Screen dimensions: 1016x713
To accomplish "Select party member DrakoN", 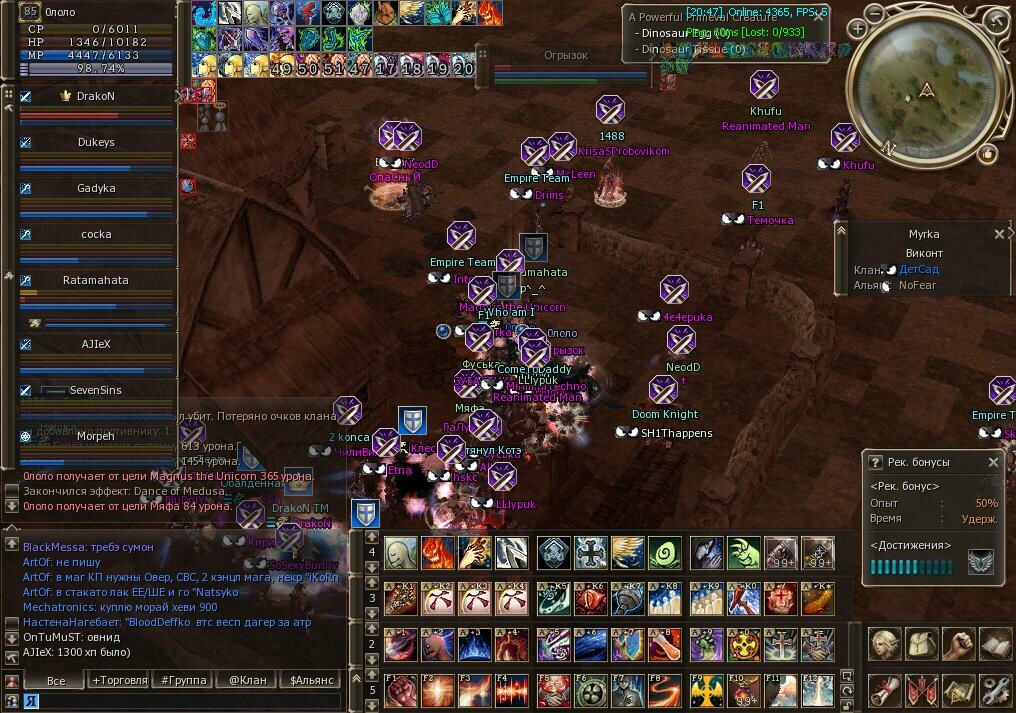I will [96, 96].
